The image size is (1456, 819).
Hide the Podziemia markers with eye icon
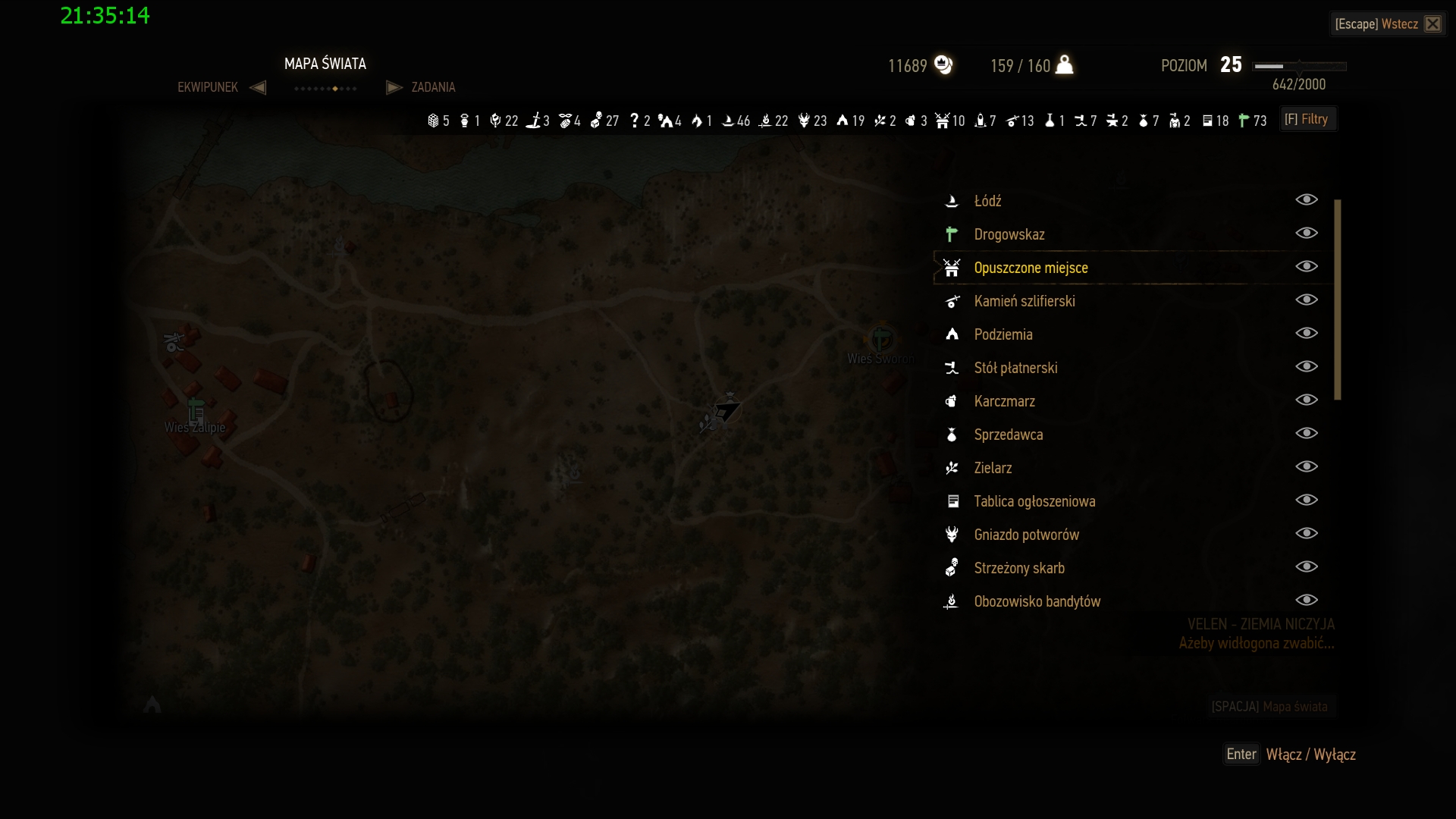[x=1306, y=334]
